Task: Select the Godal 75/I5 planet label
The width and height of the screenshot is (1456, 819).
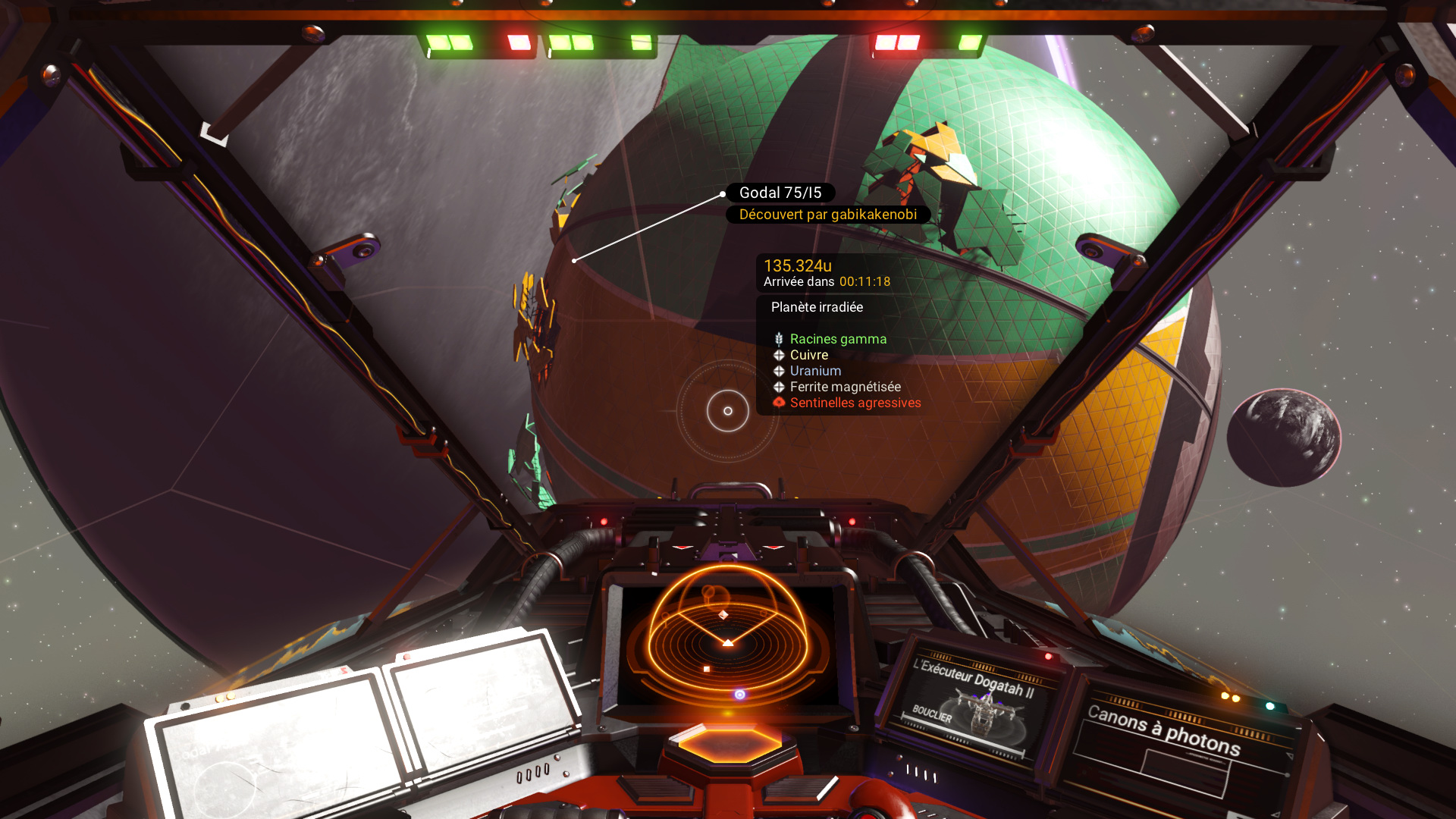Action: tap(780, 193)
